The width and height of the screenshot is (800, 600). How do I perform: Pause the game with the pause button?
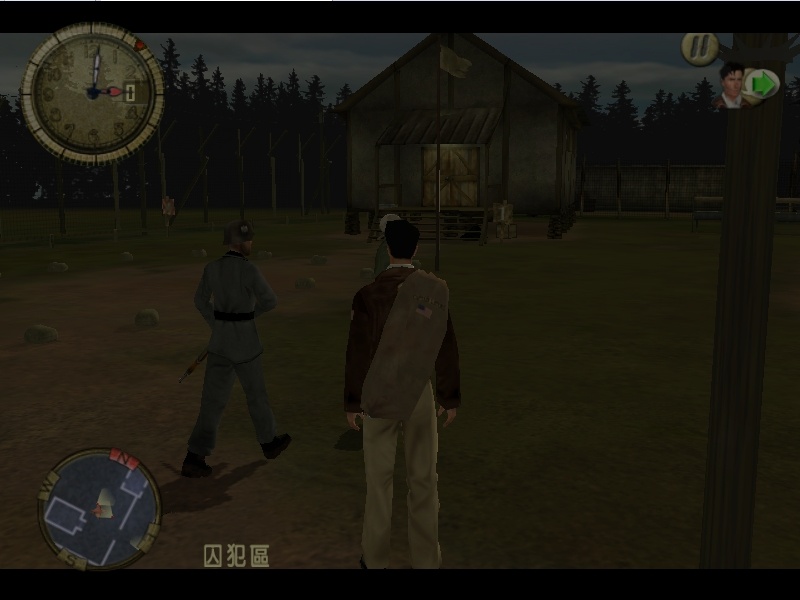coord(699,49)
